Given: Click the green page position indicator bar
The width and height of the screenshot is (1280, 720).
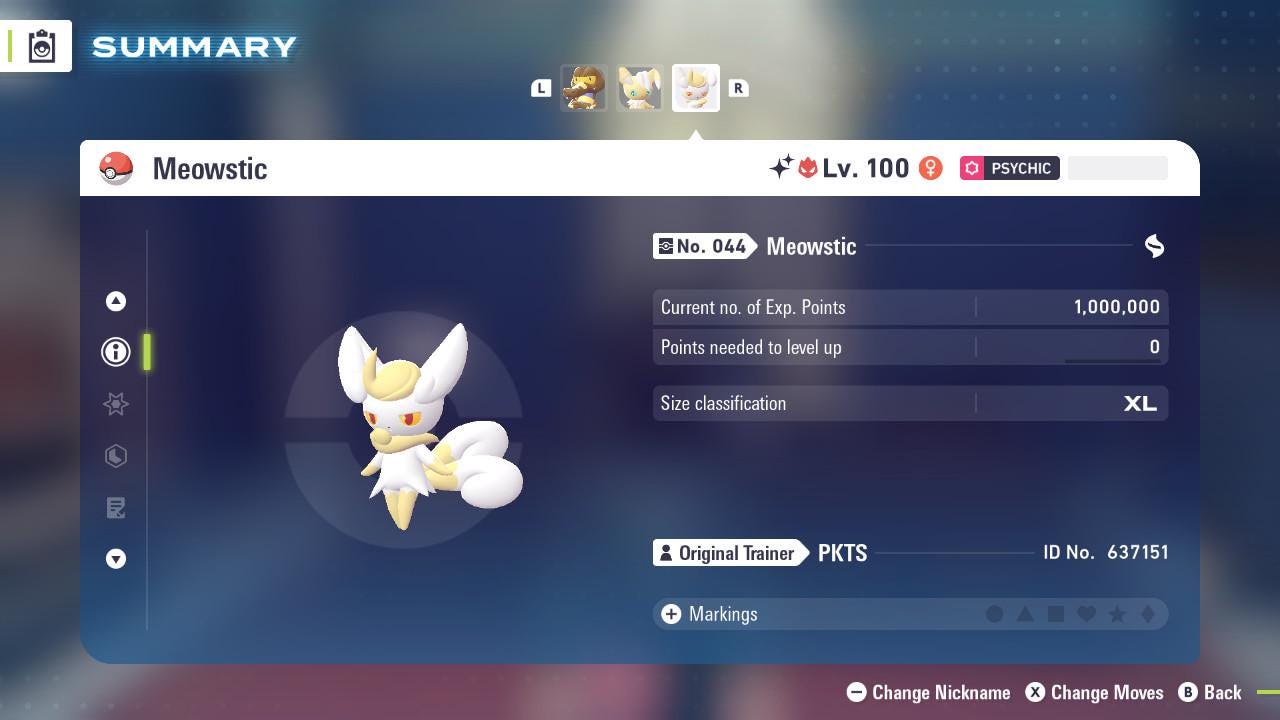Looking at the screenshot, I should point(147,352).
